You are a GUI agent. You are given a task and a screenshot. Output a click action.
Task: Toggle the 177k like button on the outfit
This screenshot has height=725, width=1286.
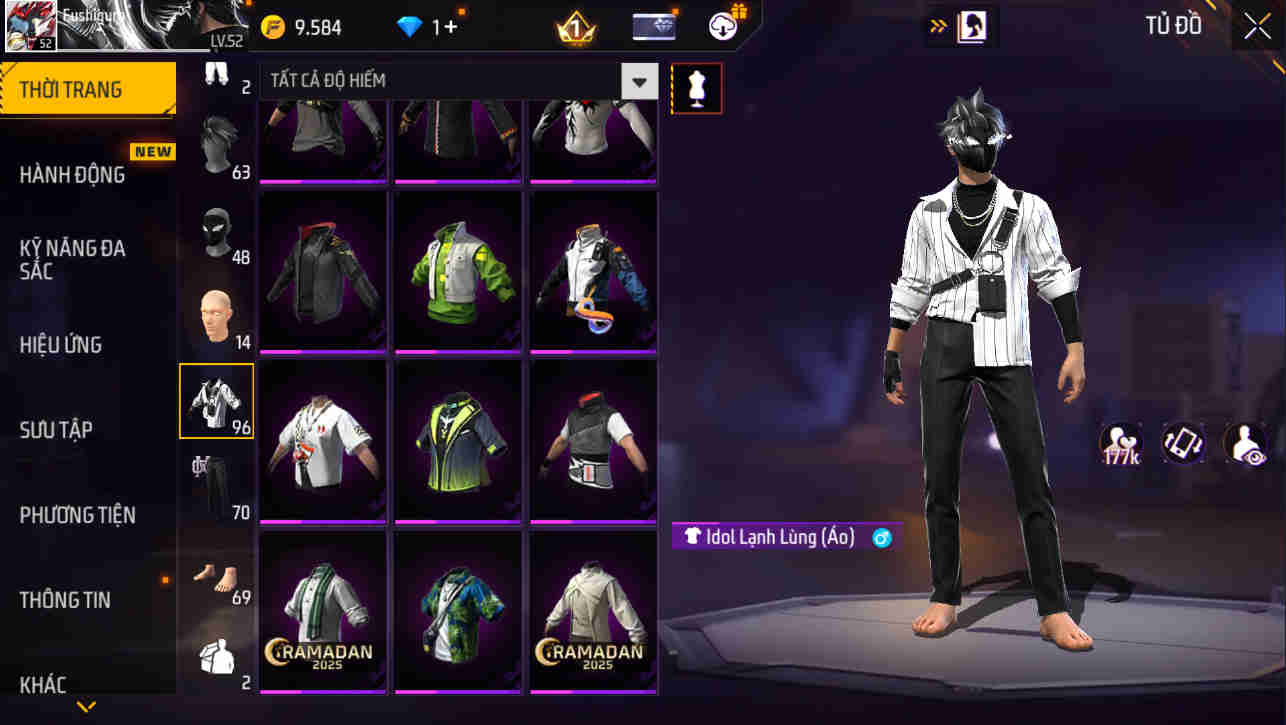coord(1122,444)
